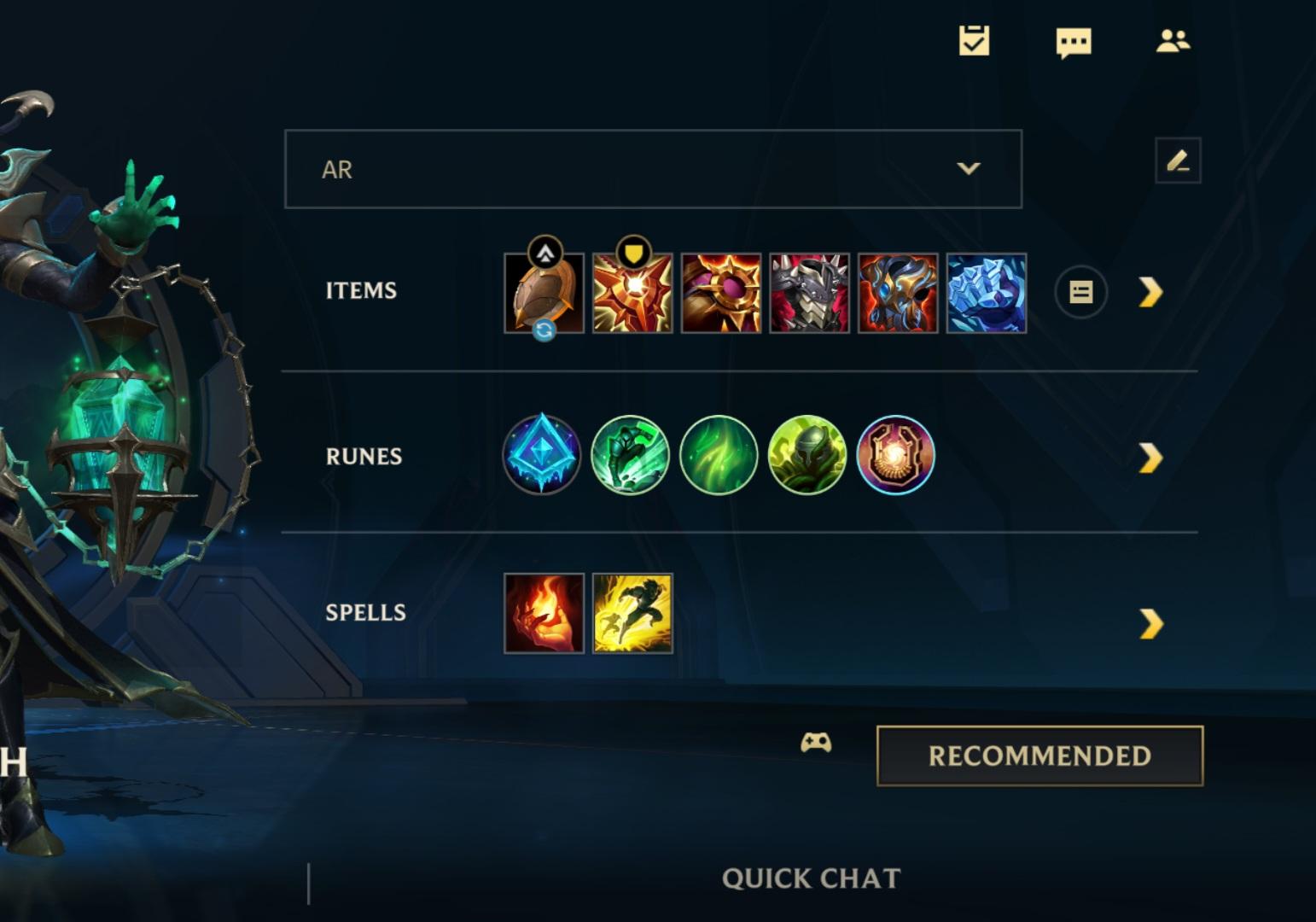The image size is (1316, 922).
Task: Click the edit pencil icon beside loadout name
Action: (x=1178, y=160)
